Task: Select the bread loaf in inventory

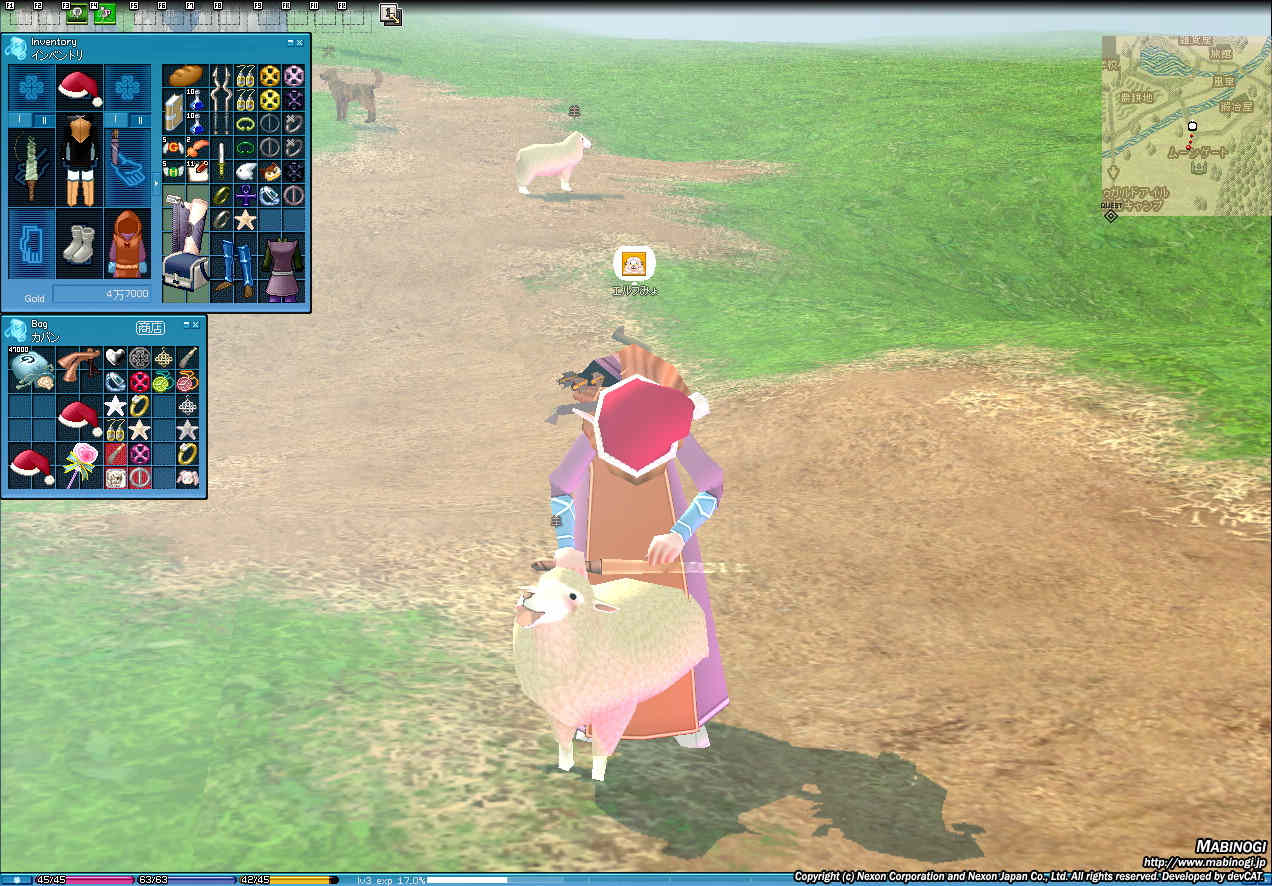Action: click(185, 76)
